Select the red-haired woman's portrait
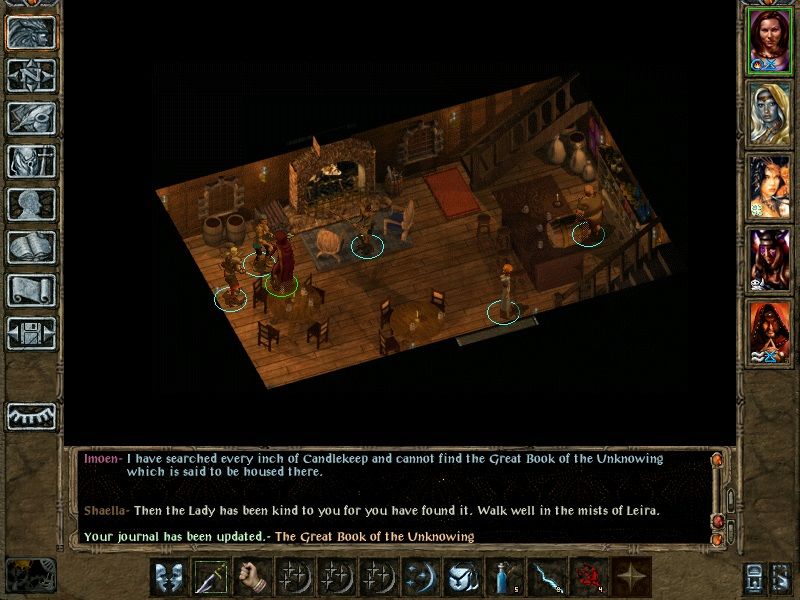The image size is (800, 600). [770, 38]
